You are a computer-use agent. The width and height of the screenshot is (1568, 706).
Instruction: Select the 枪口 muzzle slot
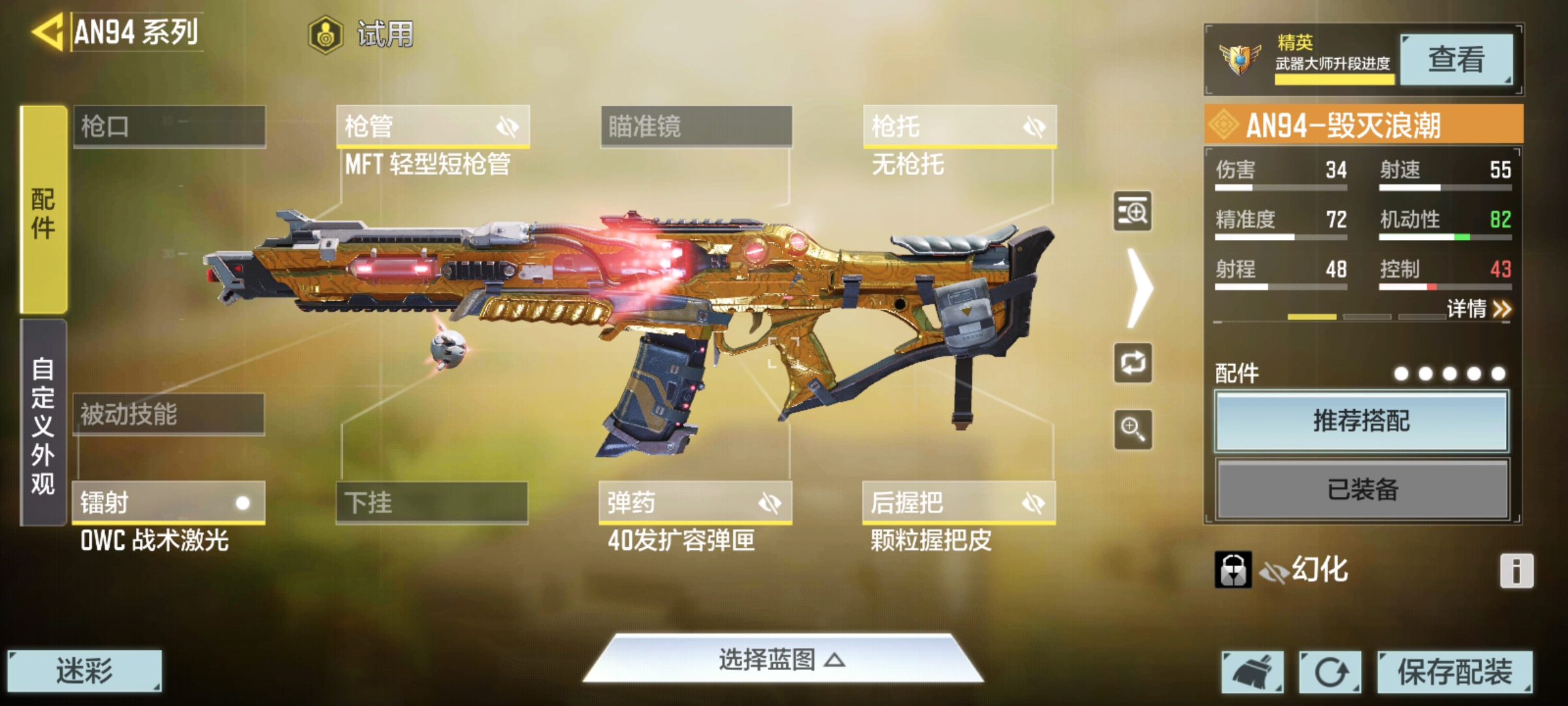point(169,126)
